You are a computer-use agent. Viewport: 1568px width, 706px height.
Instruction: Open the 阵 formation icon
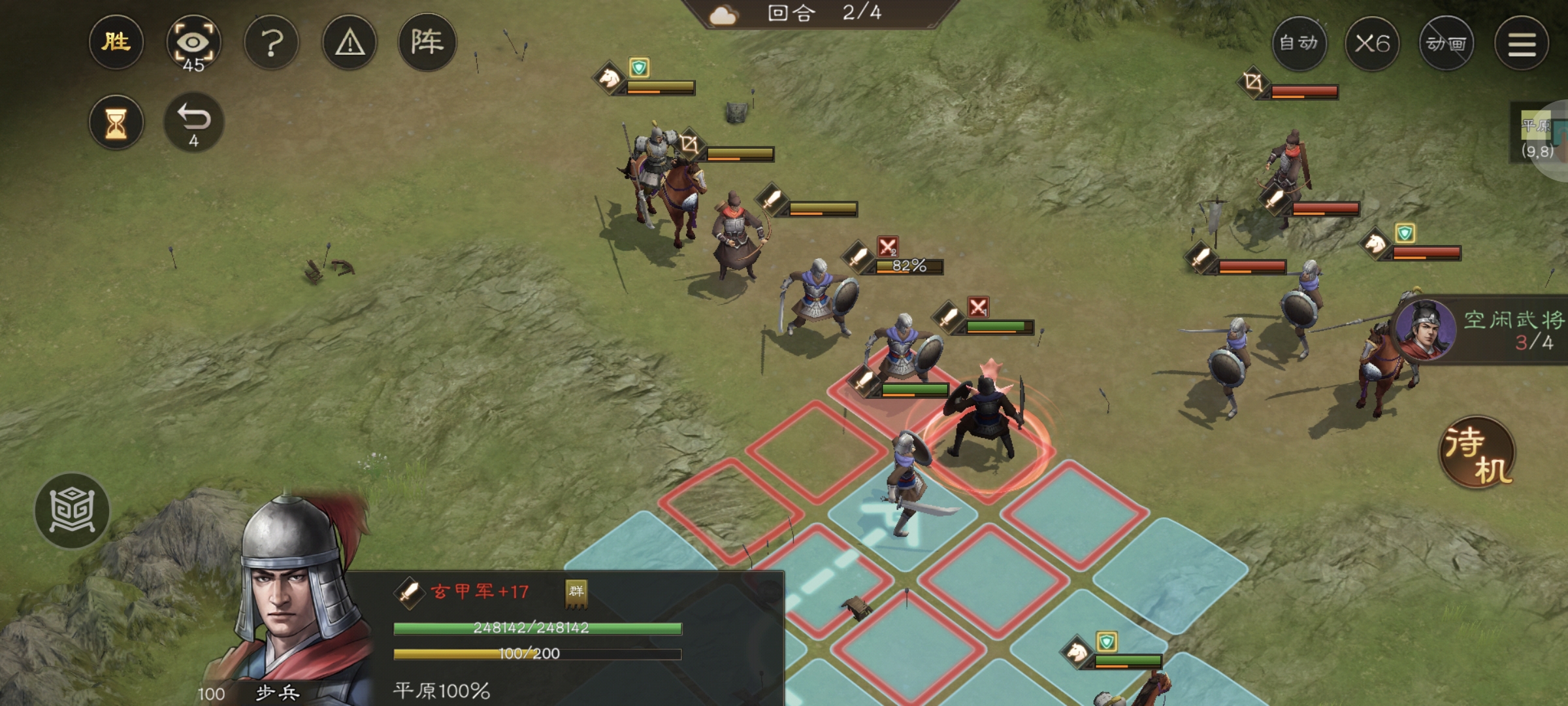(x=426, y=42)
